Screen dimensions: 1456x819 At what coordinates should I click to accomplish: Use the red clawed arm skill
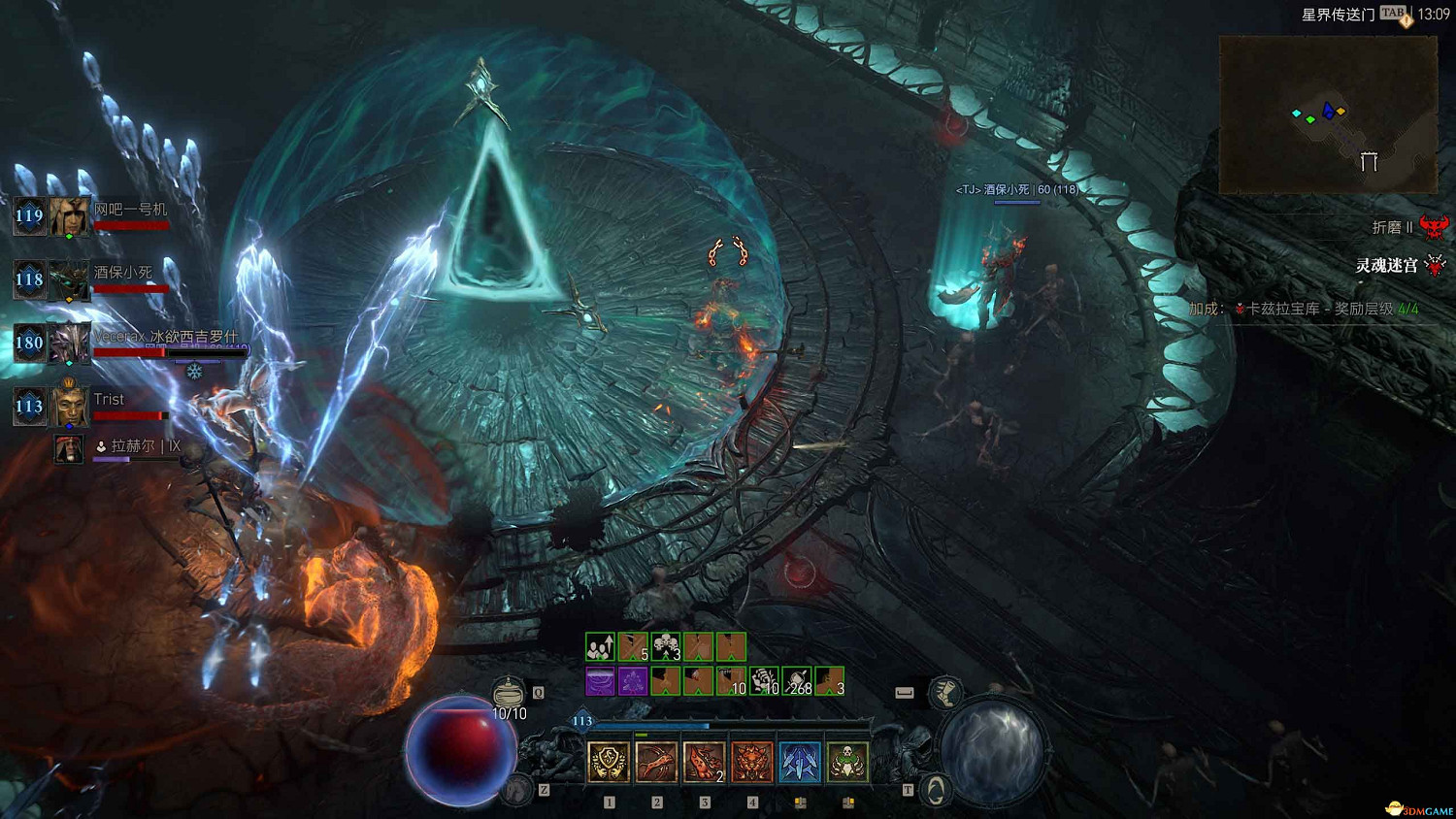(x=656, y=762)
